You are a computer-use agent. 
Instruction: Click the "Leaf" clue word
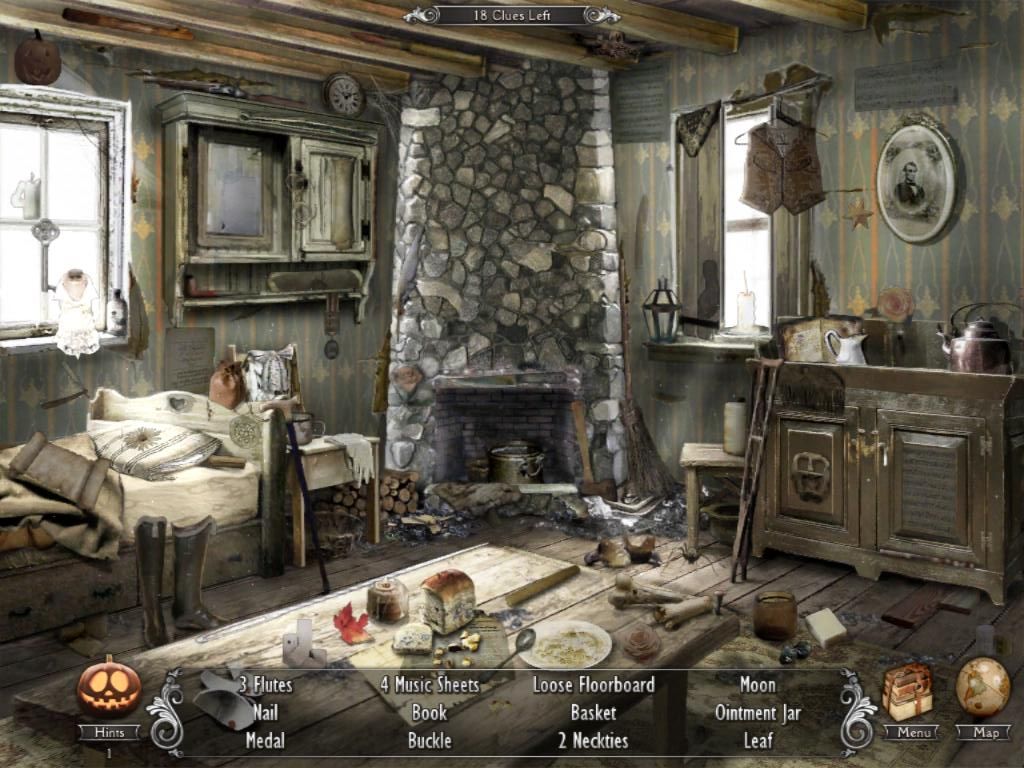[x=758, y=741]
